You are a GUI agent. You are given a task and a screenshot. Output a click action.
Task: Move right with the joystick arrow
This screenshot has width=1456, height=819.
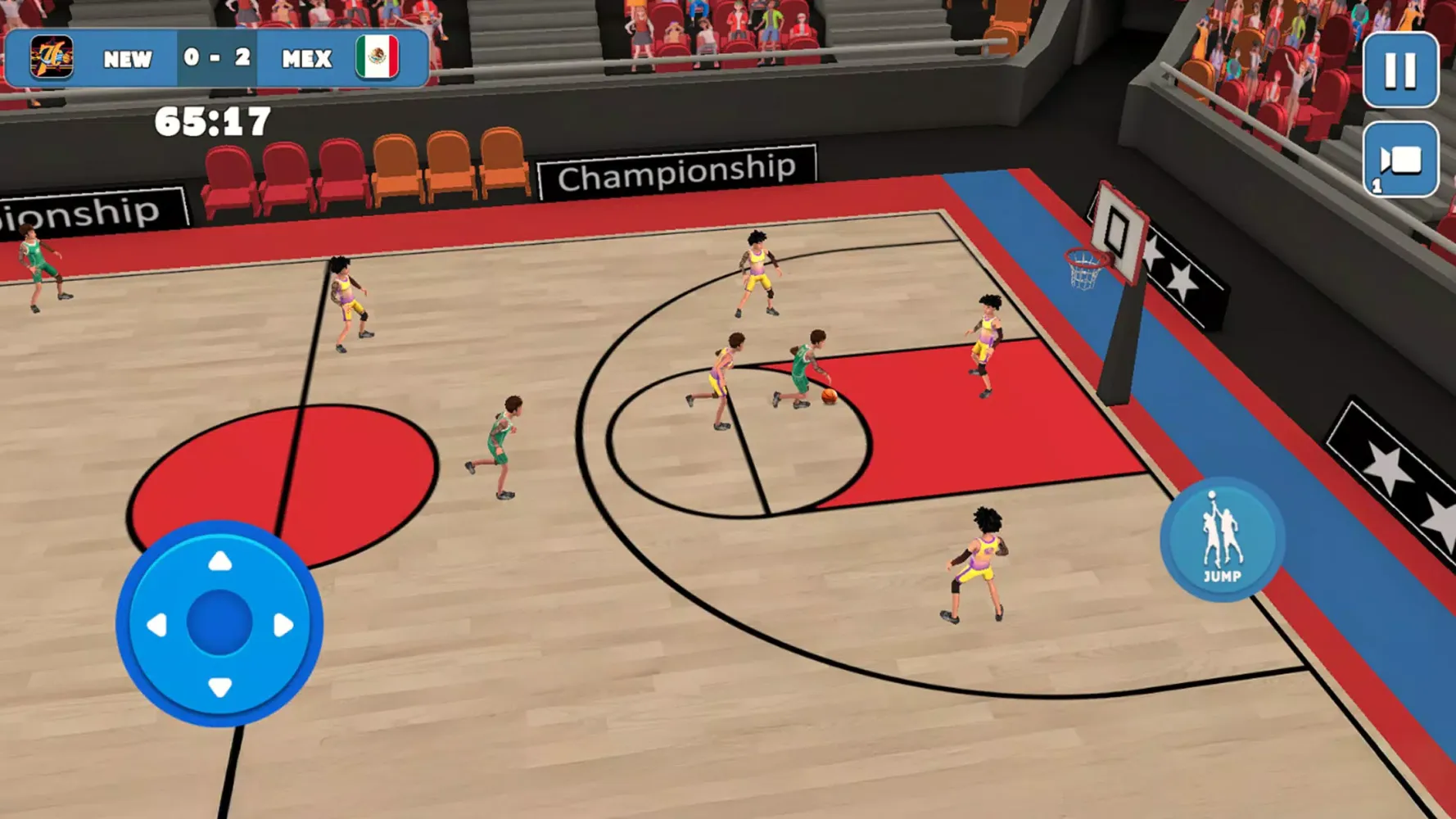click(x=283, y=626)
